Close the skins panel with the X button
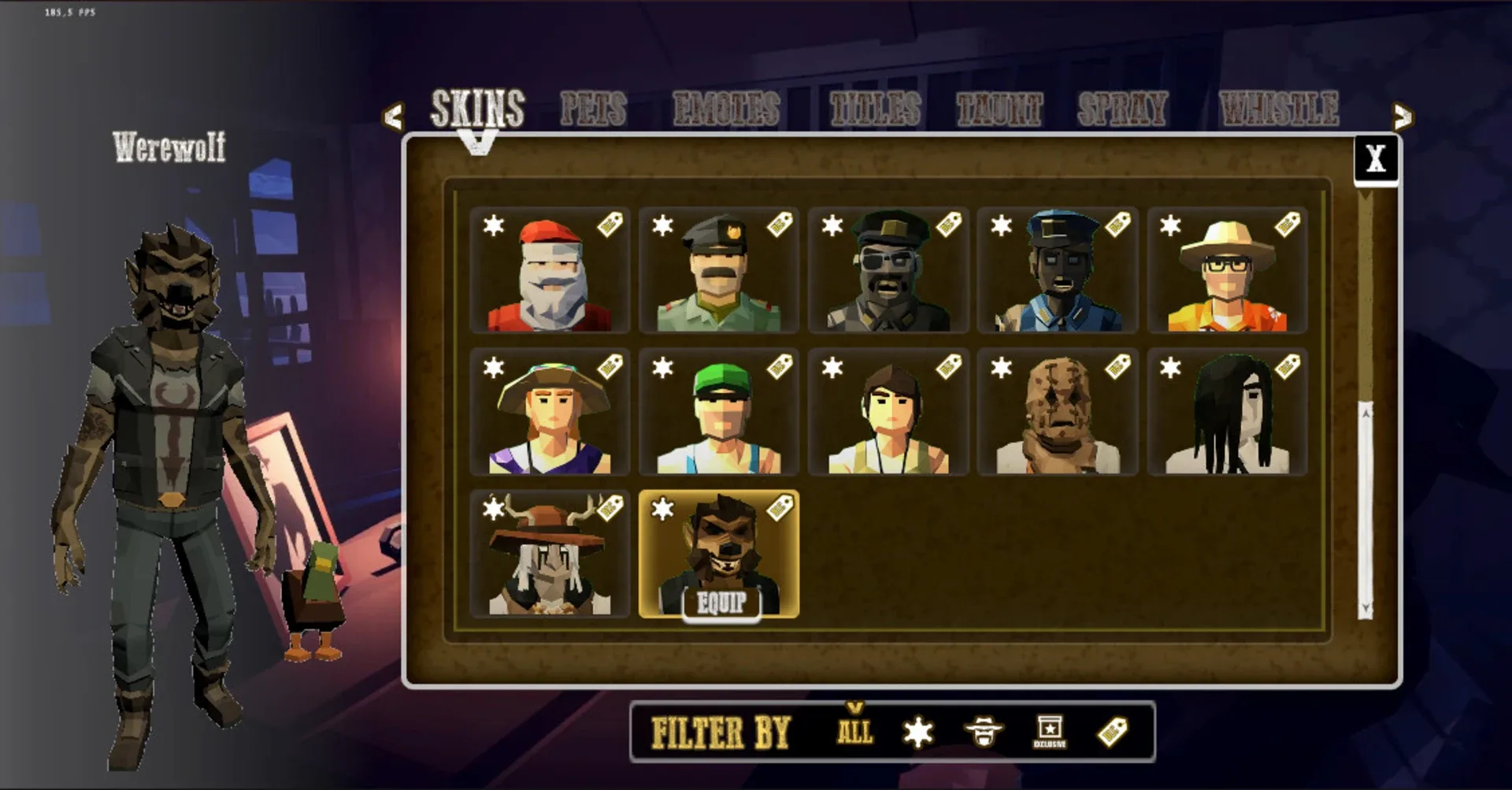 [x=1376, y=160]
